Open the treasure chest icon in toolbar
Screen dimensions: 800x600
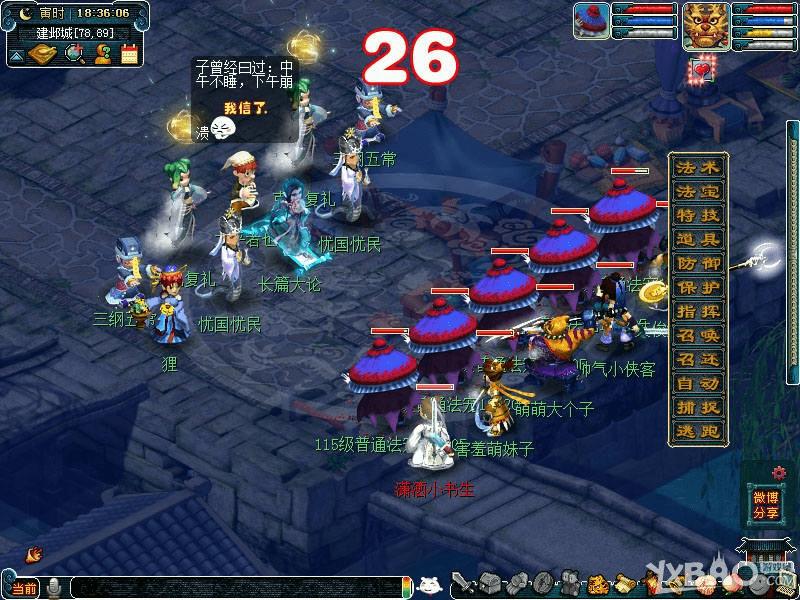[x=489, y=582]
